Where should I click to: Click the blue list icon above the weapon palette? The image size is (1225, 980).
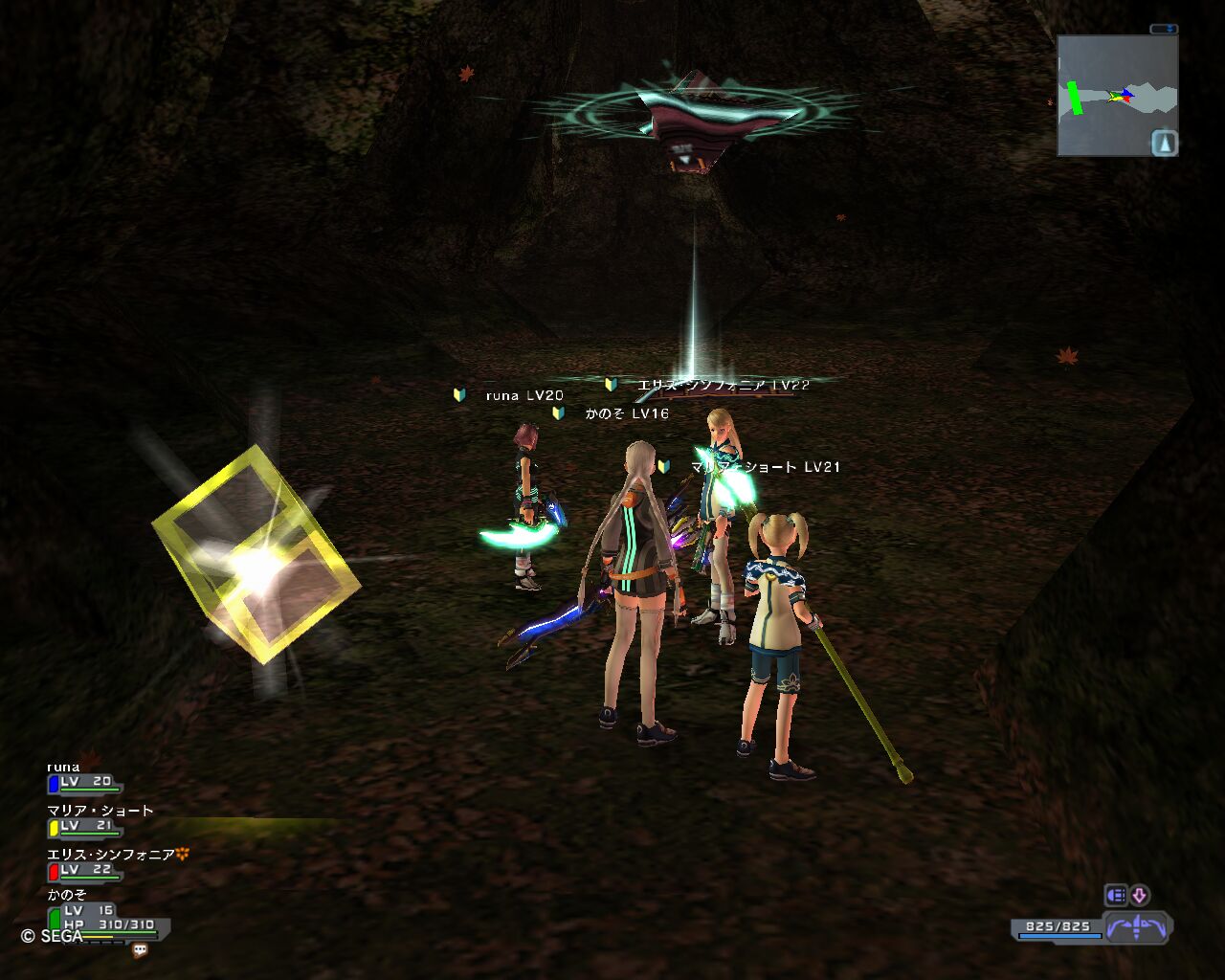pos(1116,896)
